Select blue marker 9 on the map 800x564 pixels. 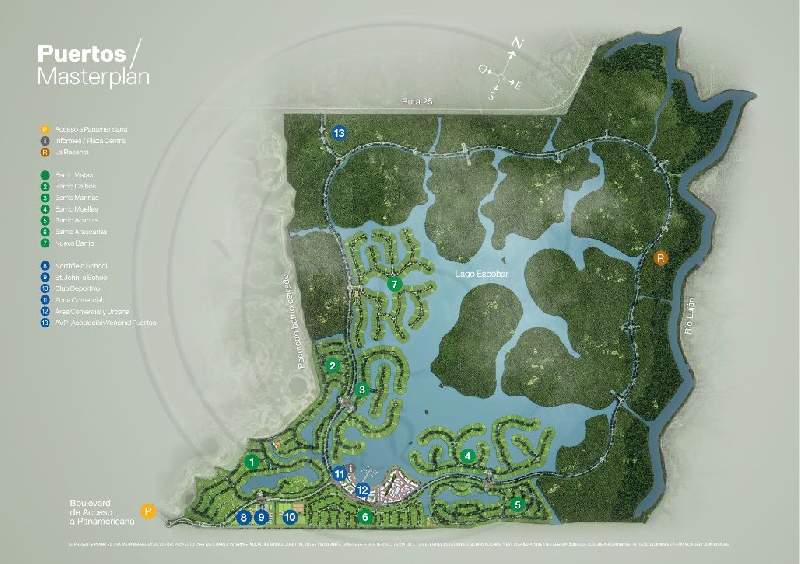(261, 517)
